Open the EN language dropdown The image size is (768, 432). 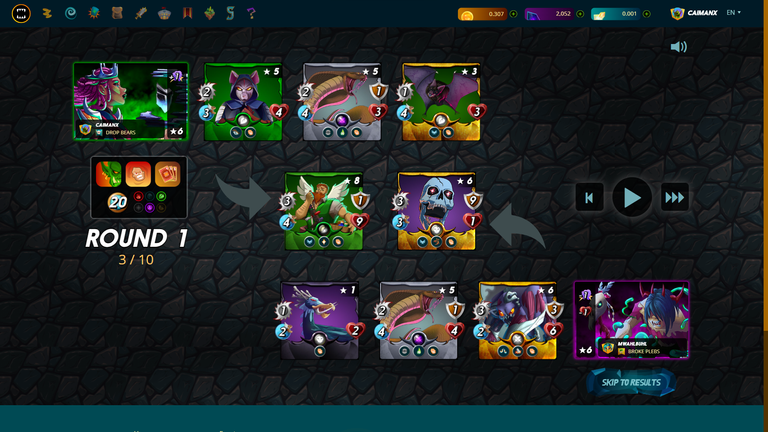[733, 13]
